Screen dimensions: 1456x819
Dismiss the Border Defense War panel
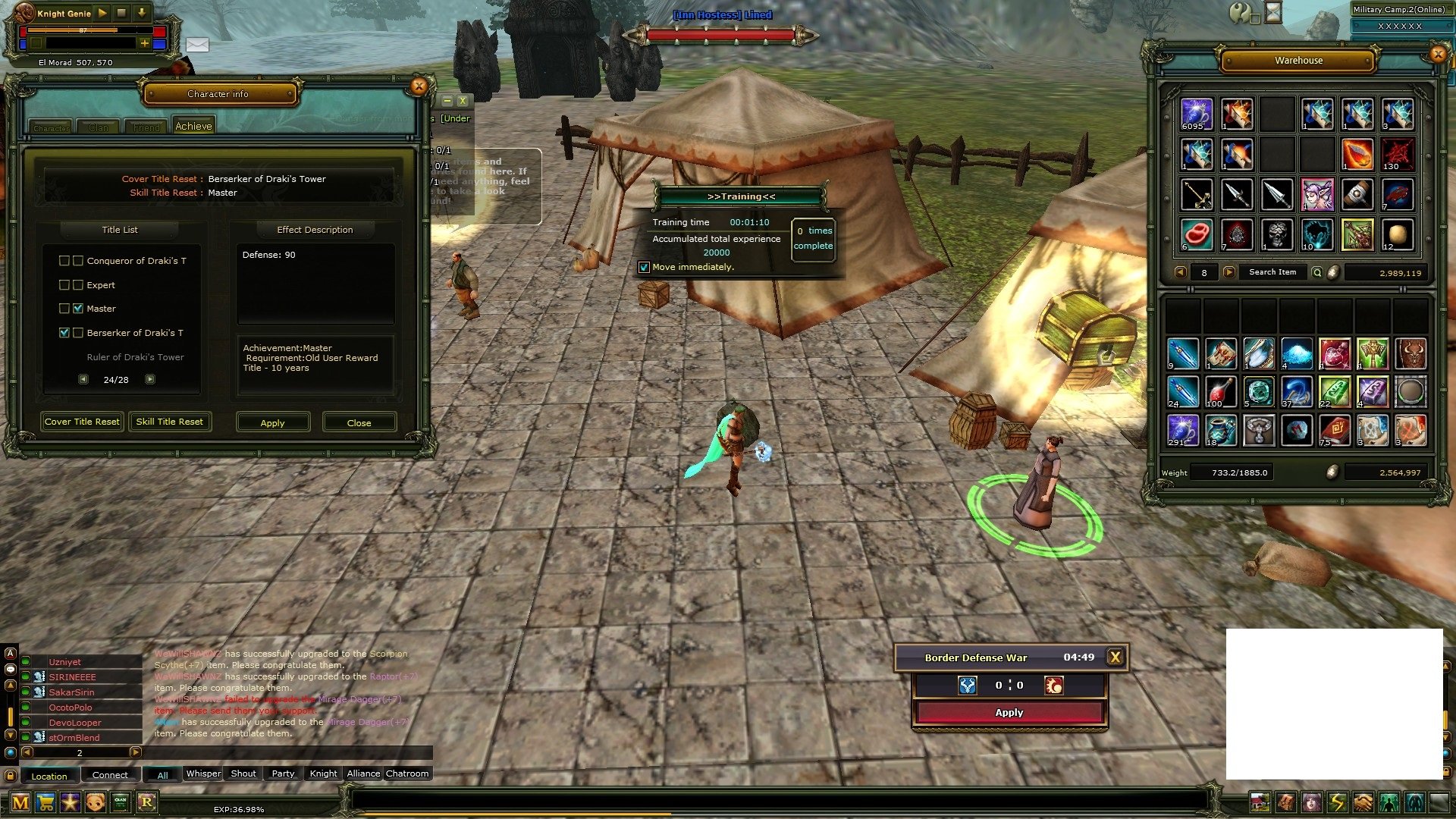tap(1115, 657)
